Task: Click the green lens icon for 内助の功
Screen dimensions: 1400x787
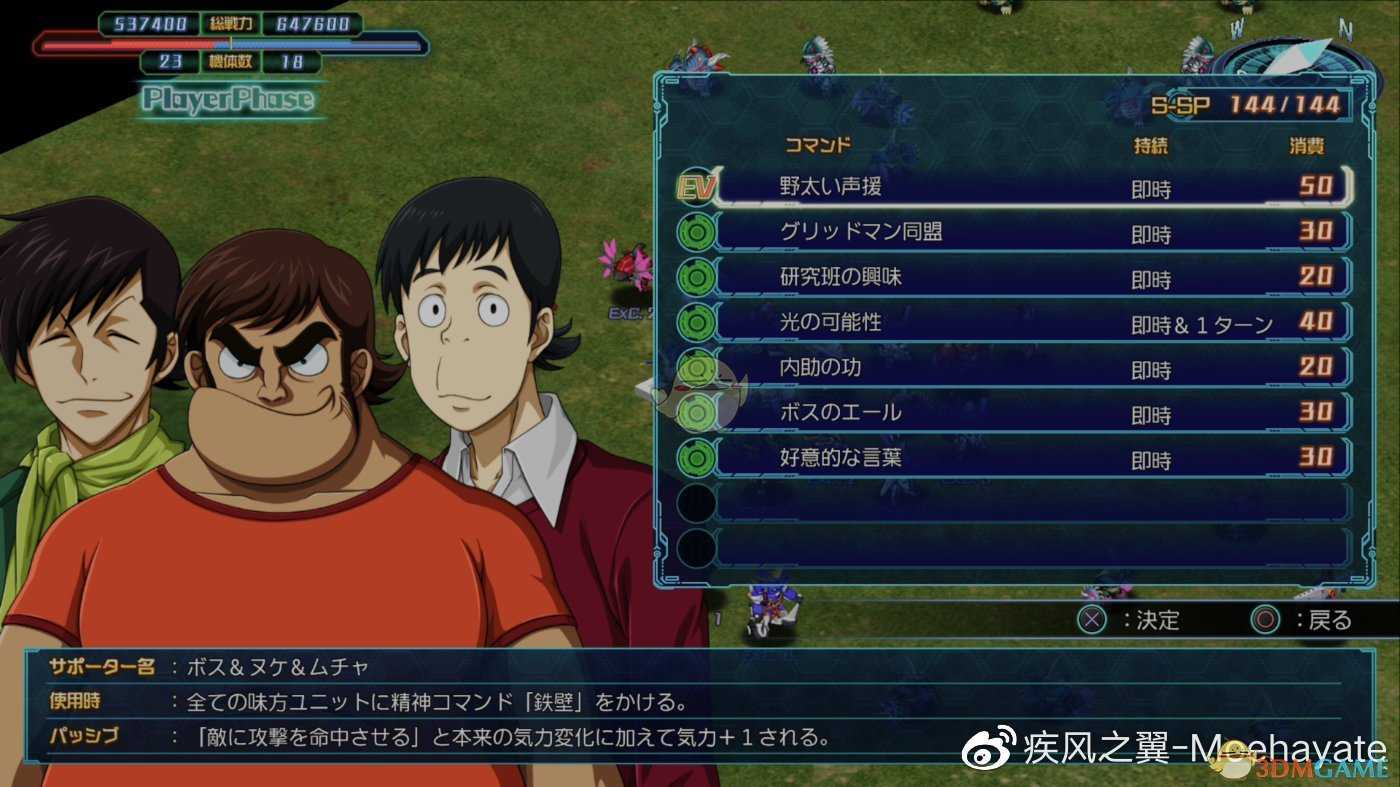Action: (x=697, y=367)
